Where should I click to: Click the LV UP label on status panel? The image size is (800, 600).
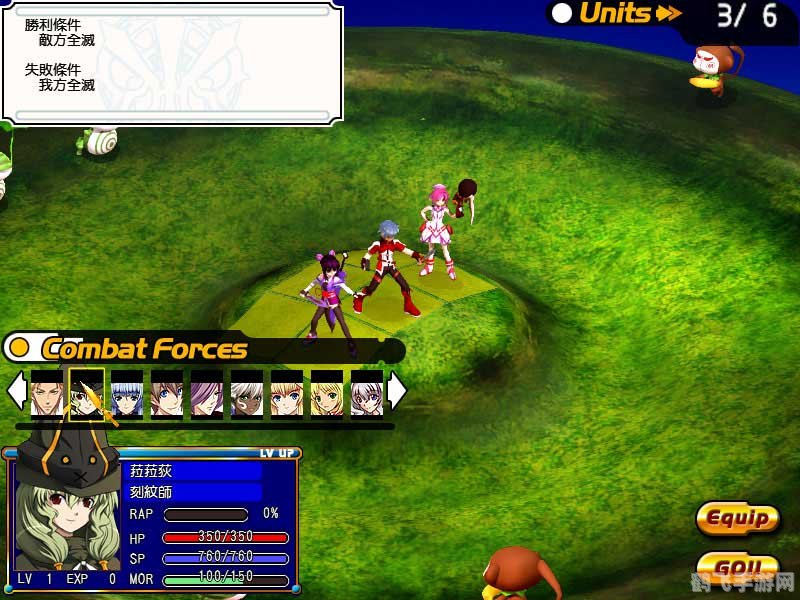click(277, 453)
